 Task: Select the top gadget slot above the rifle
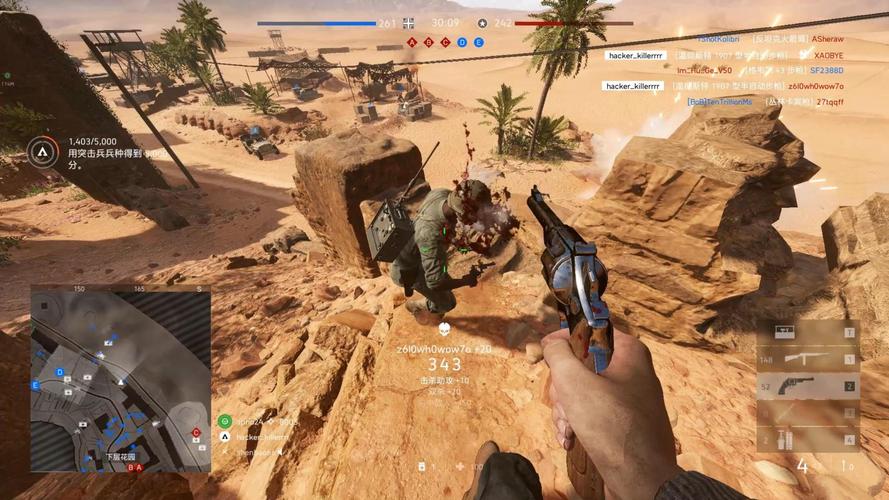point(807,332)
